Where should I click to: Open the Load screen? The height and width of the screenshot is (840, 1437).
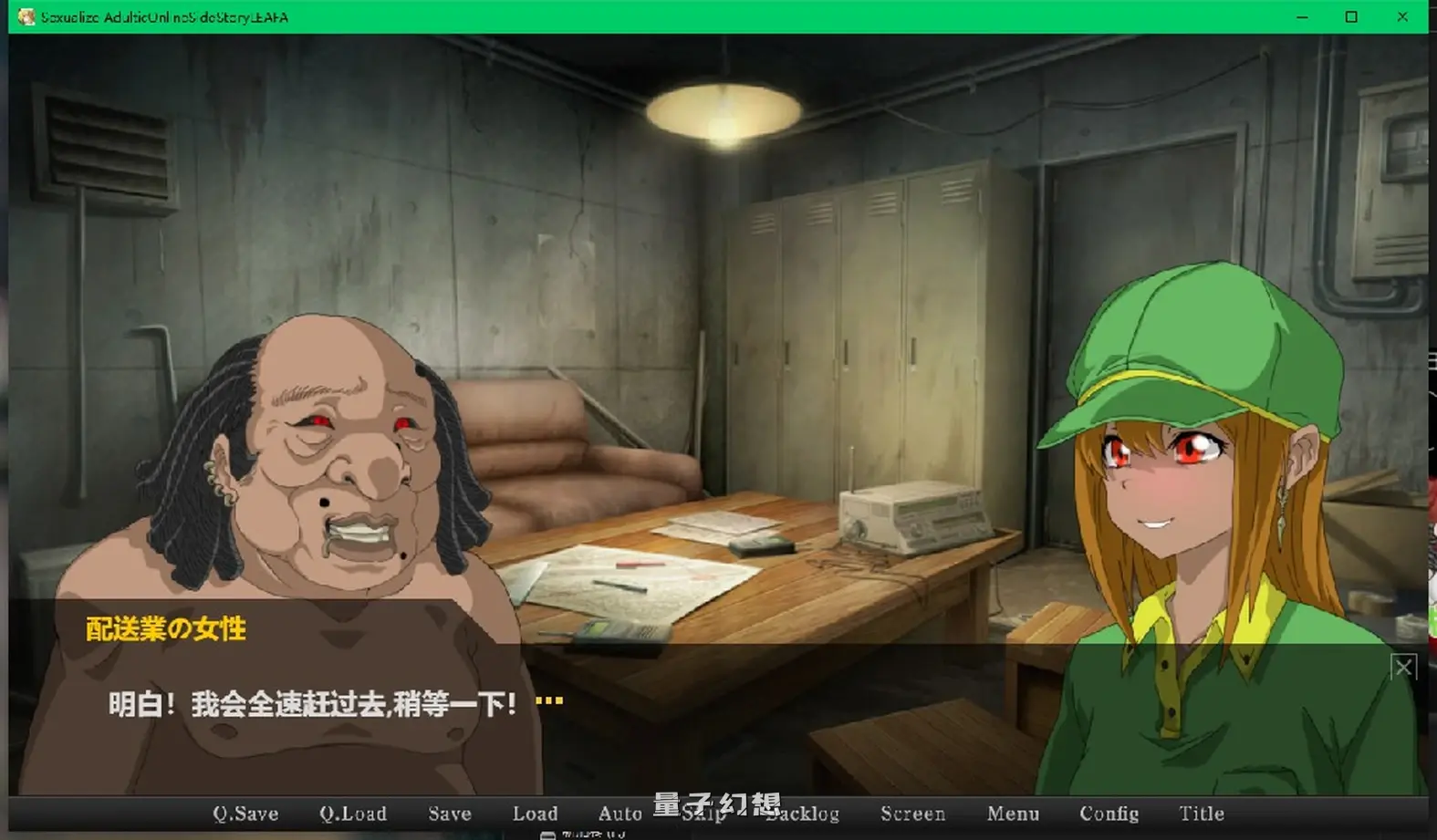[535, 813]
